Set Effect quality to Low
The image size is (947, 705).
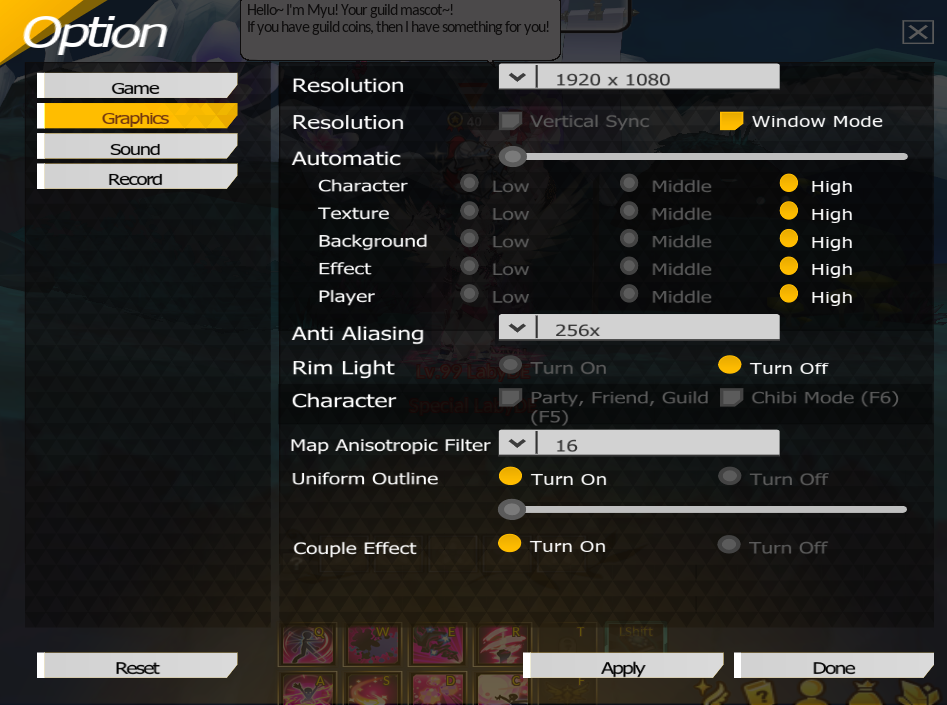click(x=469, y=267)
